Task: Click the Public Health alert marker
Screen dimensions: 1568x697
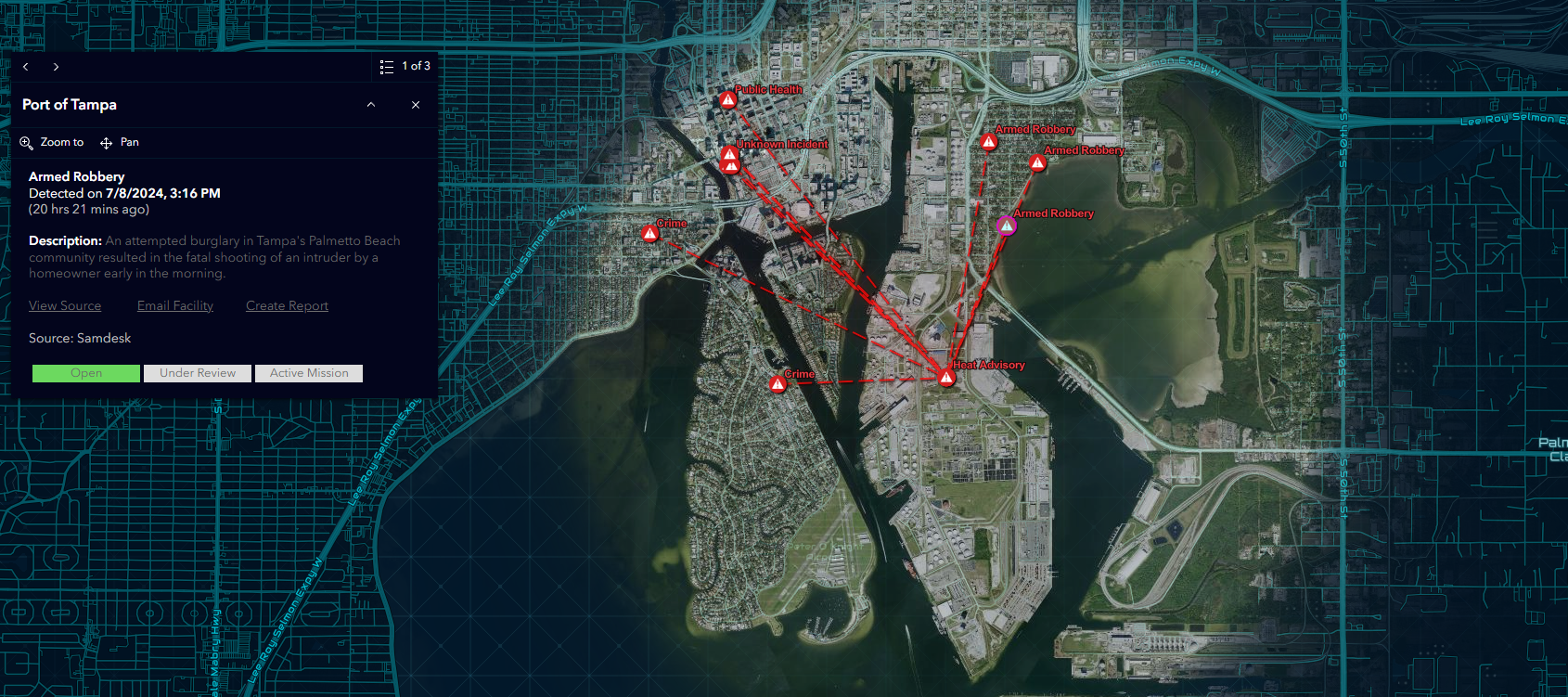Action: click(x=728, y=98)
